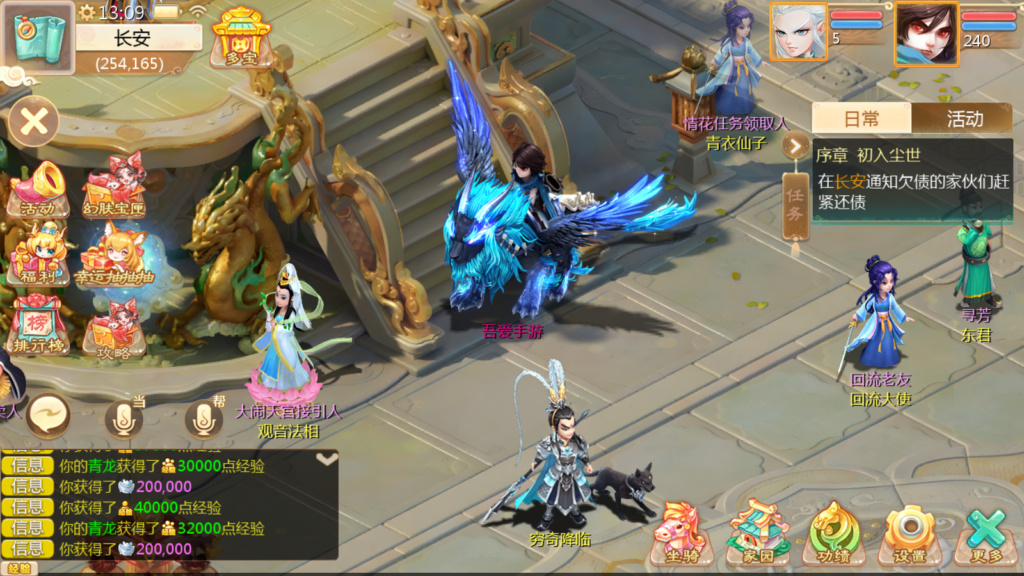The width and height of the screenshot is (1024, 576).
Task: Open the world map scroll icon
Action: pyautogui.click(x=42, y=38)
